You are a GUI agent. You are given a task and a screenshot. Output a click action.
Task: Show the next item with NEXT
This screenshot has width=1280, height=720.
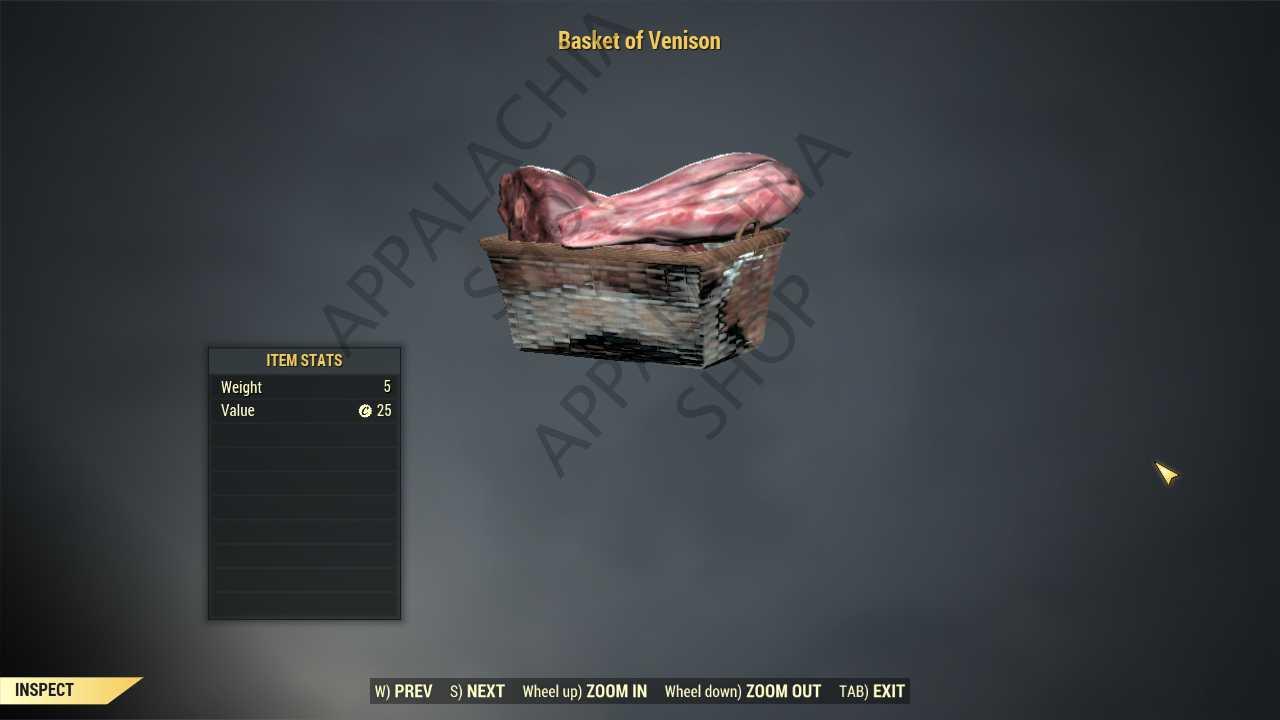coord(477,691)
